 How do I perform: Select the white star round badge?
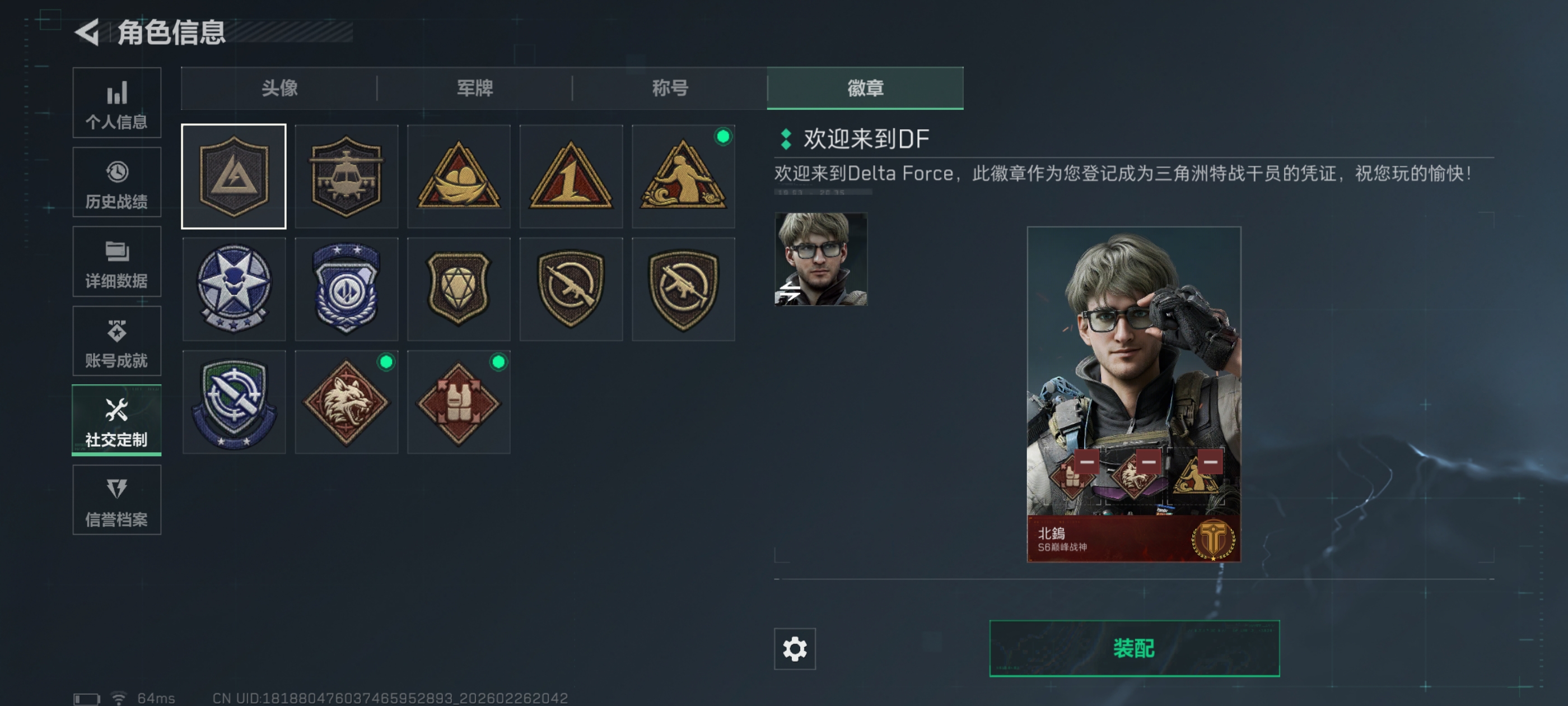234,289
